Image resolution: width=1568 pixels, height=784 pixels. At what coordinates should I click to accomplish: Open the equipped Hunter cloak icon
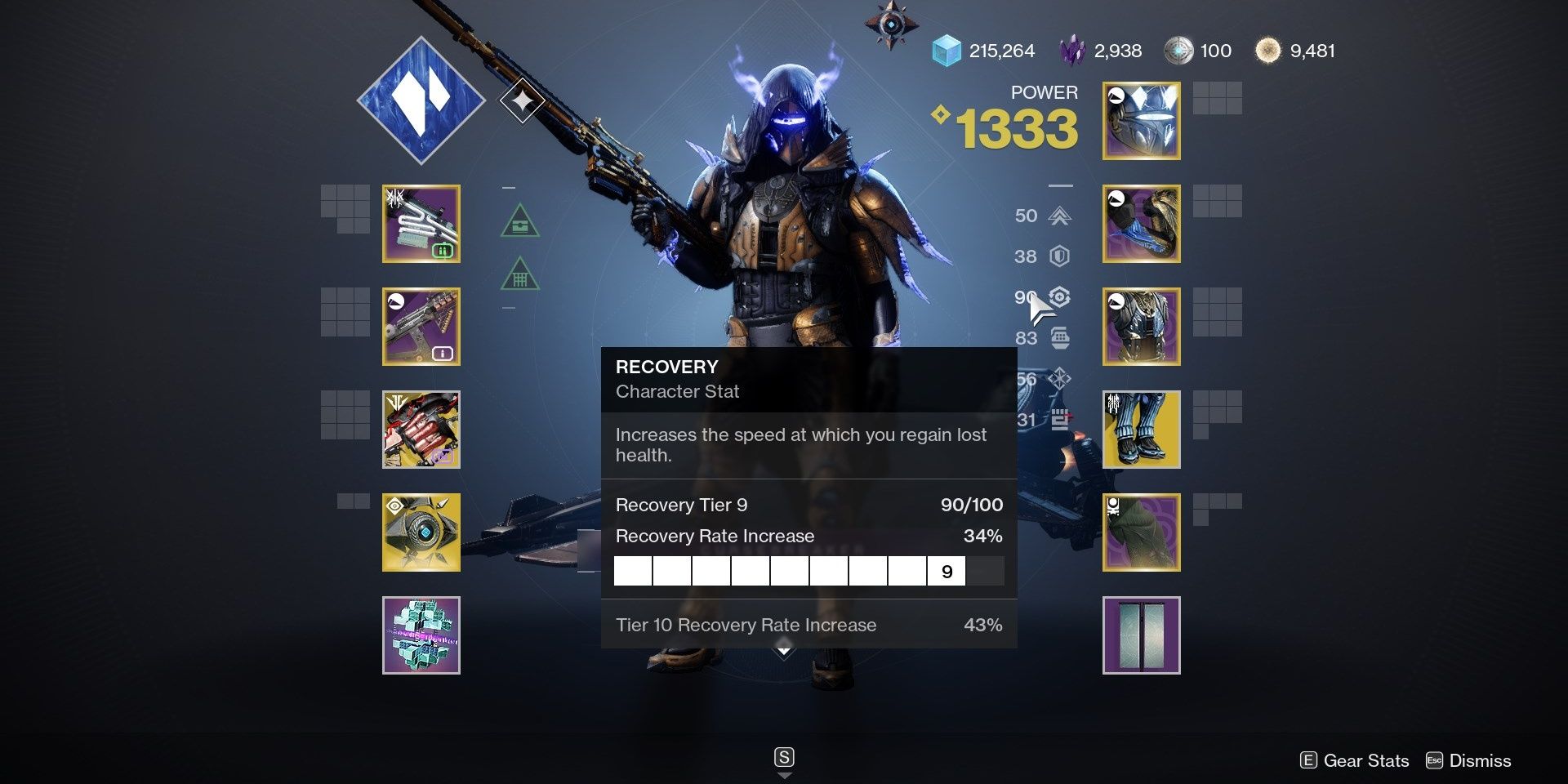[1141, 532]
